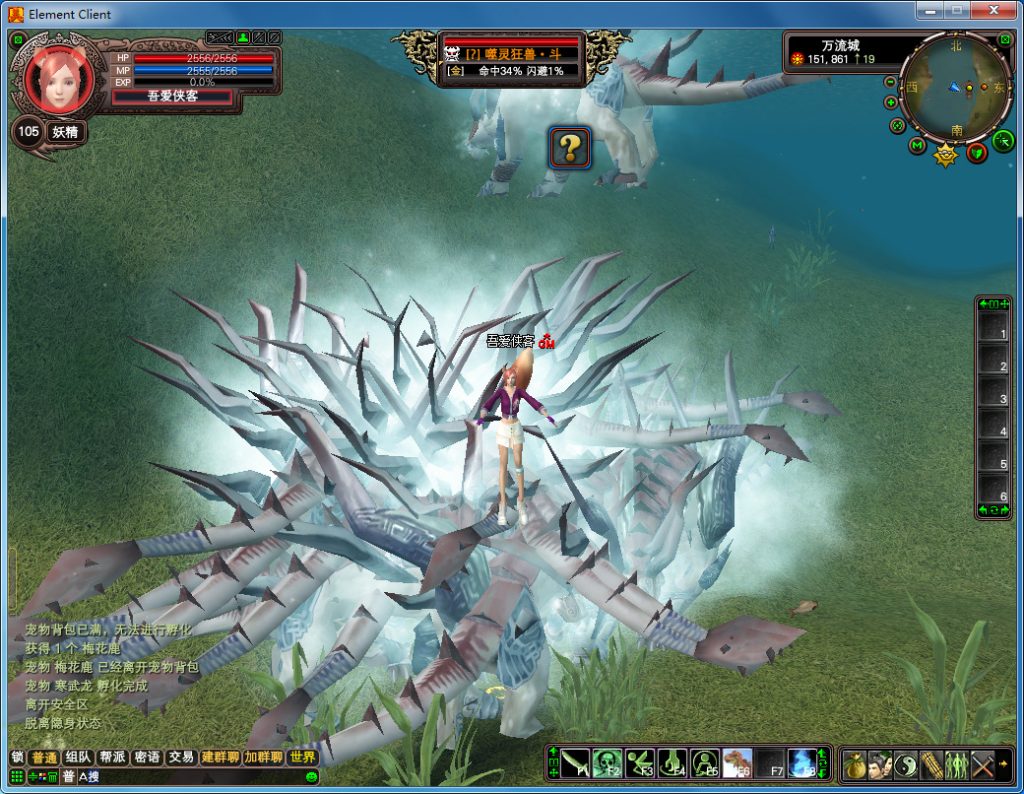This screenshot has height=794, width=1024.
Task: Close the Element Client window
Action: point(992,11)
